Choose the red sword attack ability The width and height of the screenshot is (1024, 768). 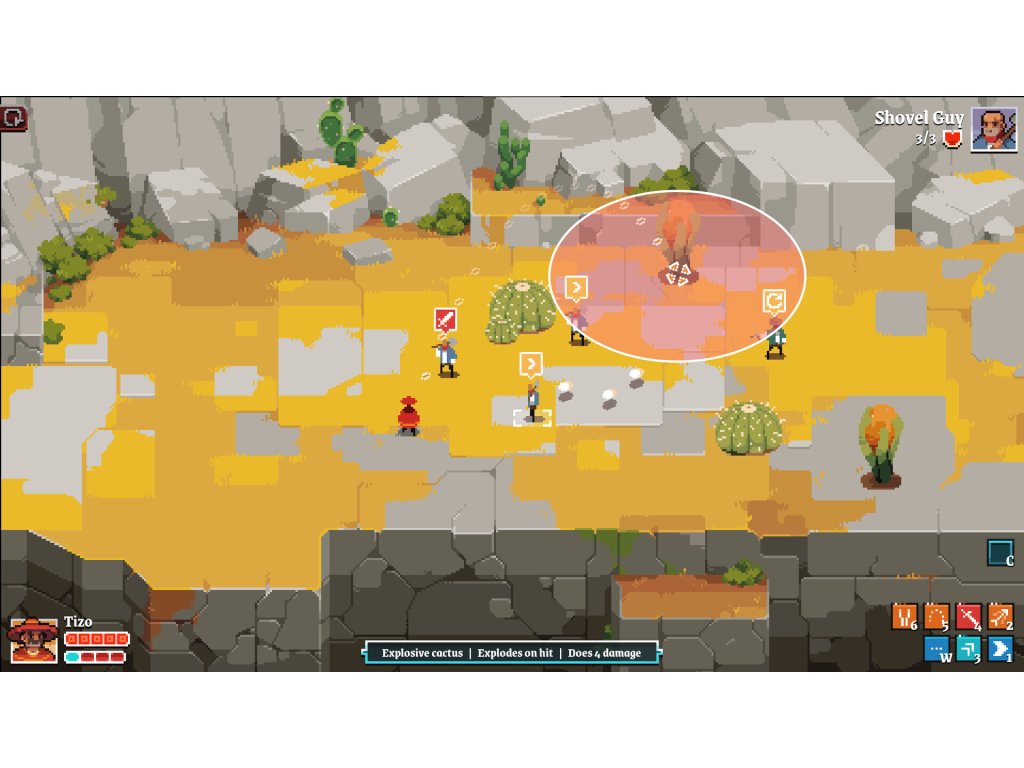pos(969,617)
